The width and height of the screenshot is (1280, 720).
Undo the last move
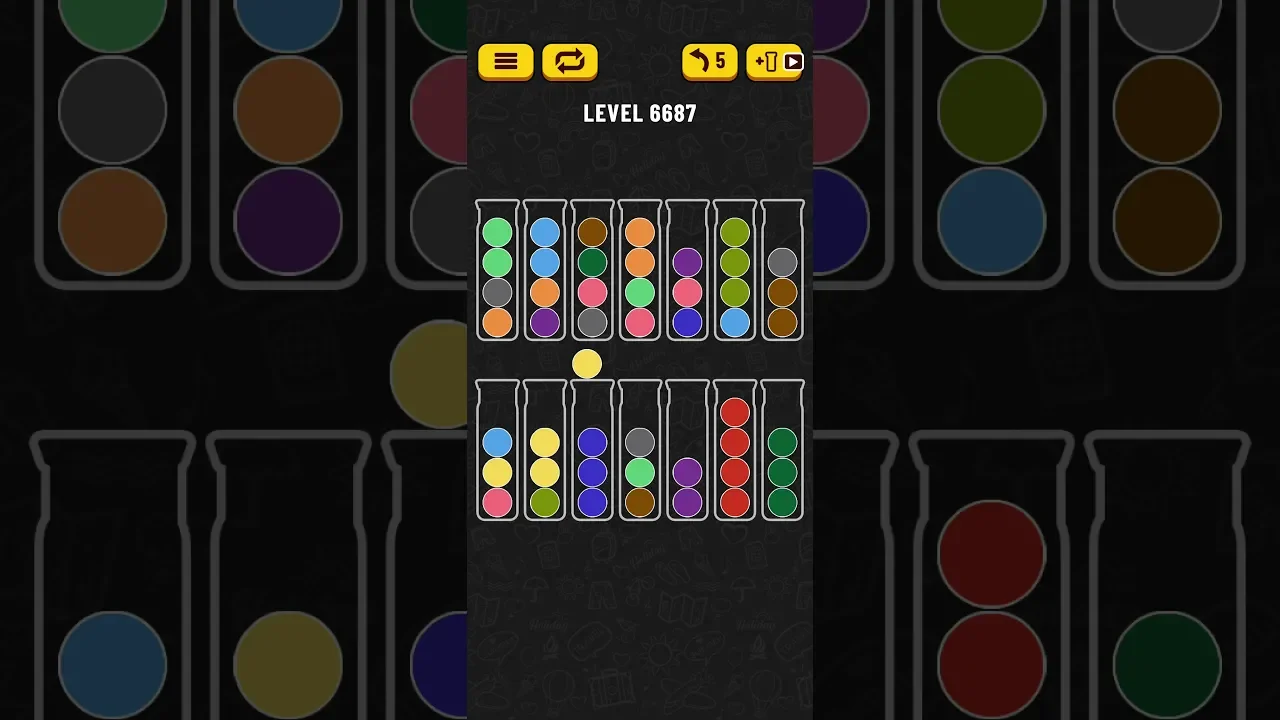[709, 62]
